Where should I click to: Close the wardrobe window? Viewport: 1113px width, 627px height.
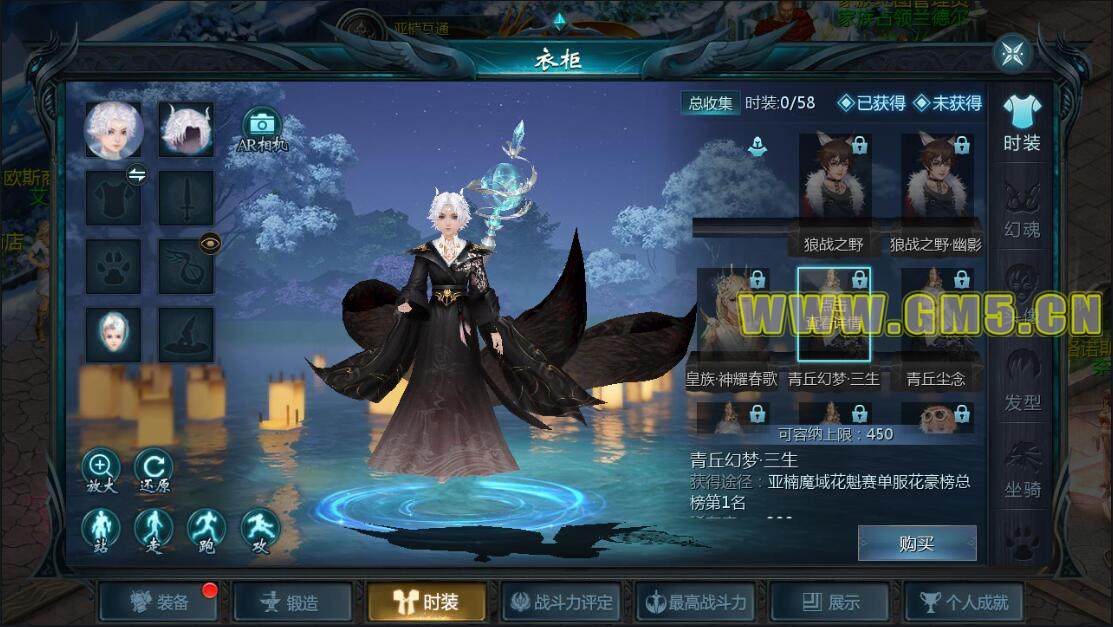click(x=1012, y=53)
